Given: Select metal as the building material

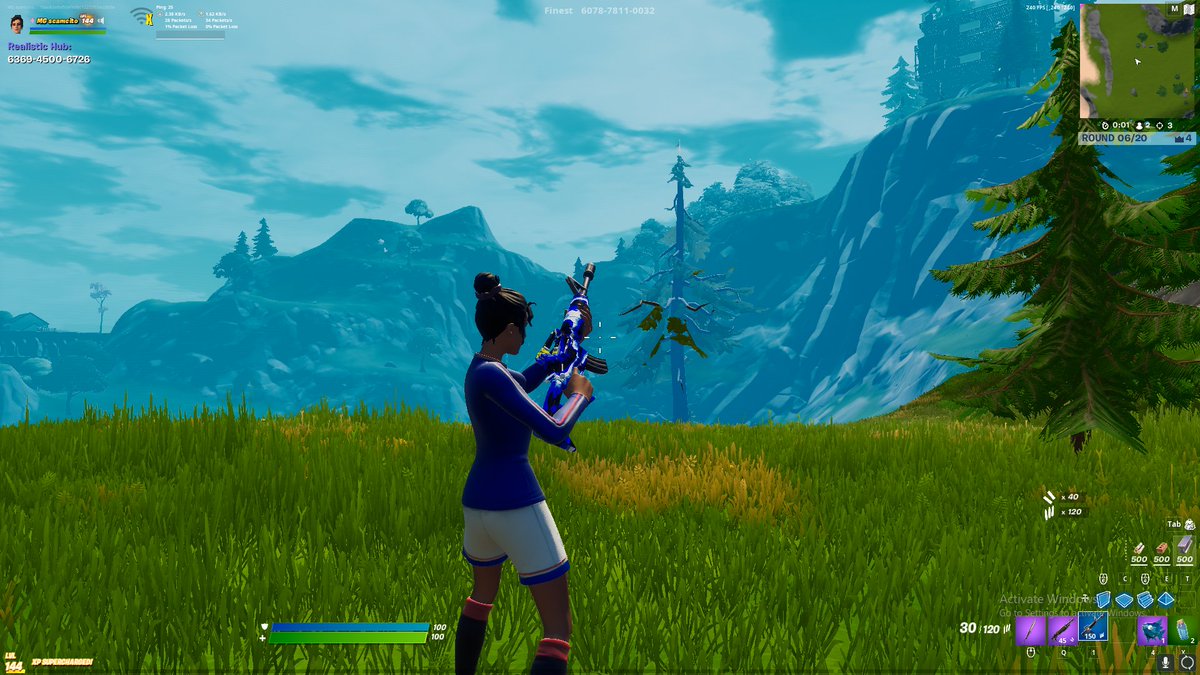Looking at the screenshot, I should (x=1185, y=547).
